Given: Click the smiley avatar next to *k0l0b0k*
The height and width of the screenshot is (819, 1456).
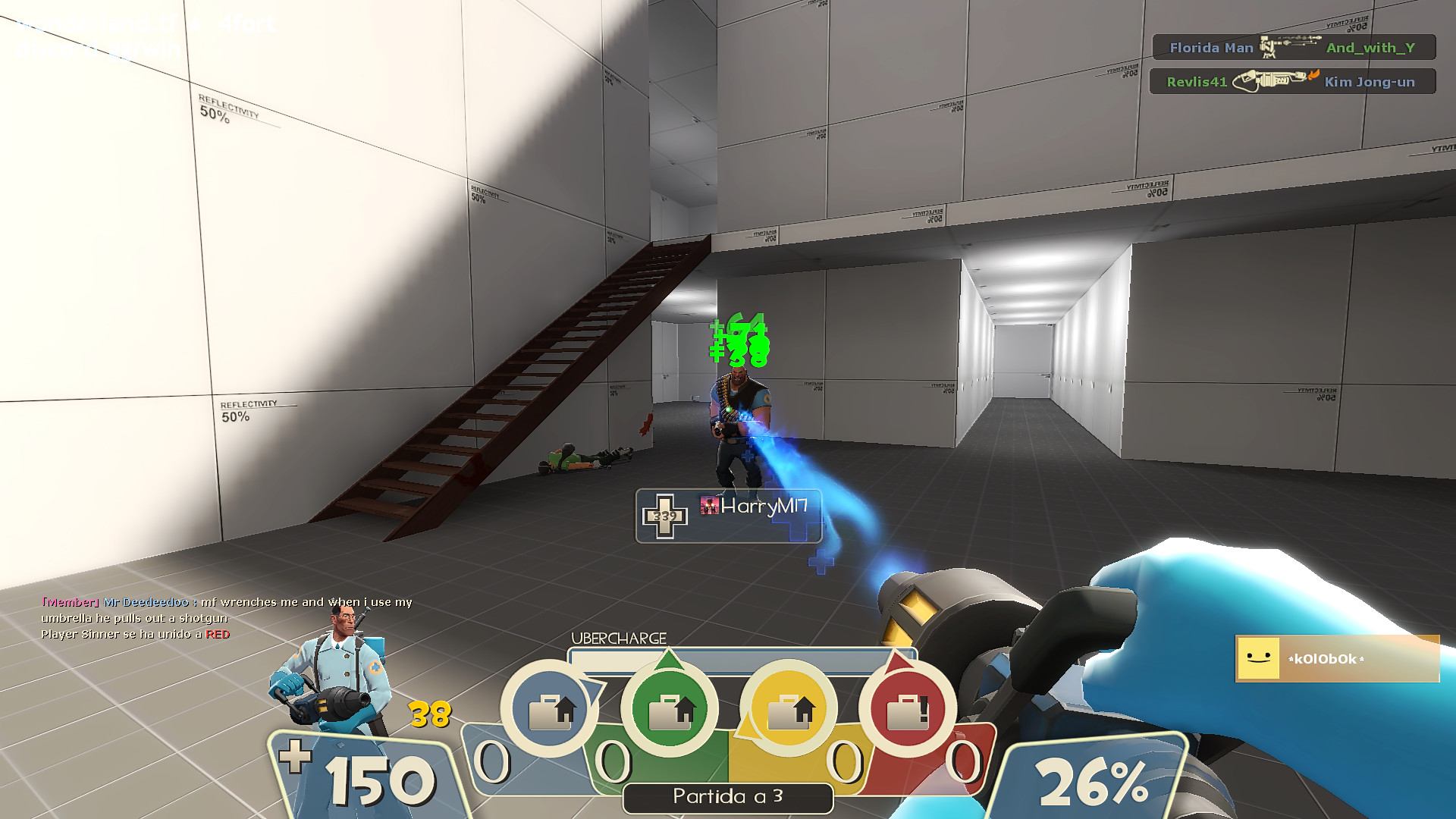Looking at the screenshot, I should (x=1259, y=659).
